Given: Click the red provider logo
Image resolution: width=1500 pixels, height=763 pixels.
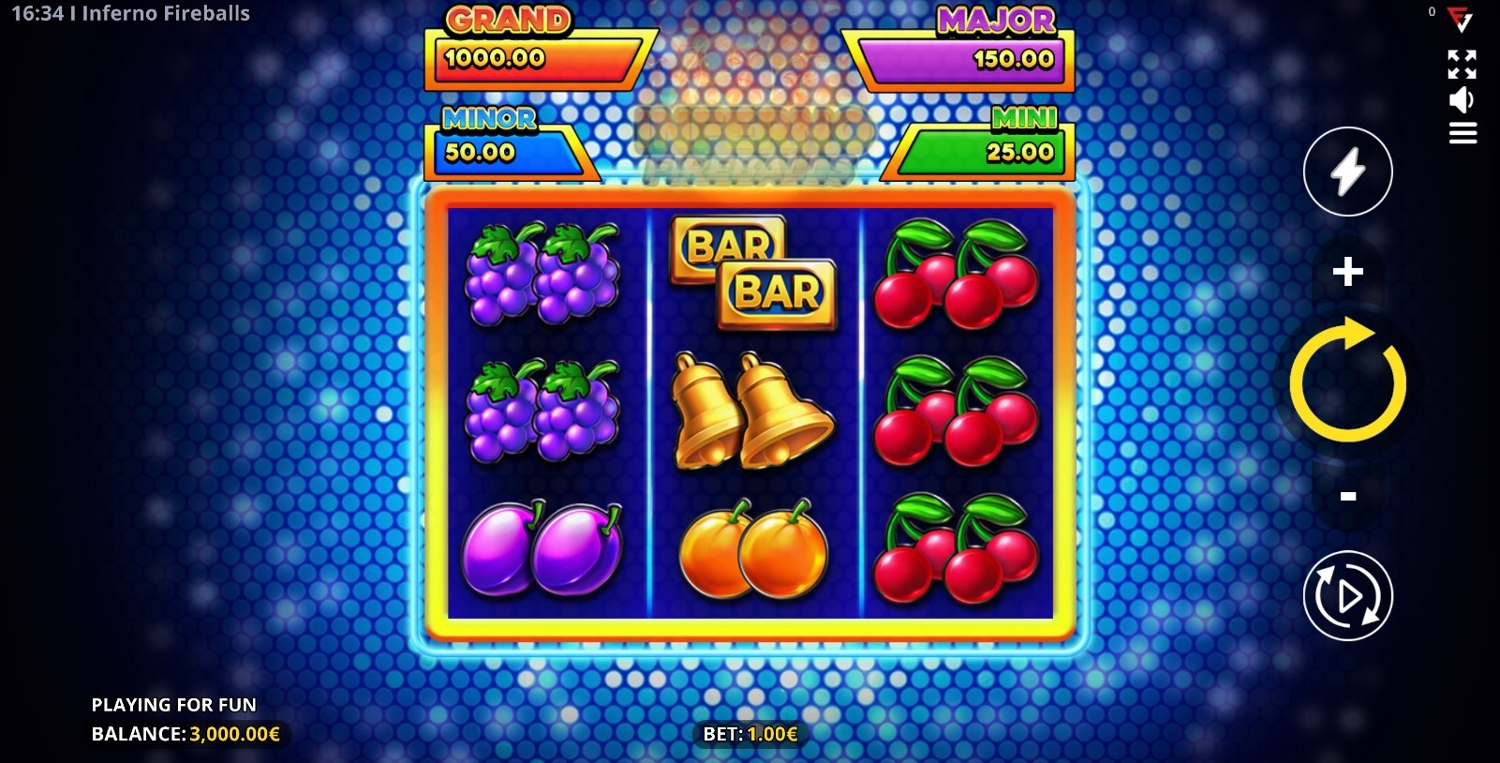Looking at the screenshot, I should [x=1460, y=20].
